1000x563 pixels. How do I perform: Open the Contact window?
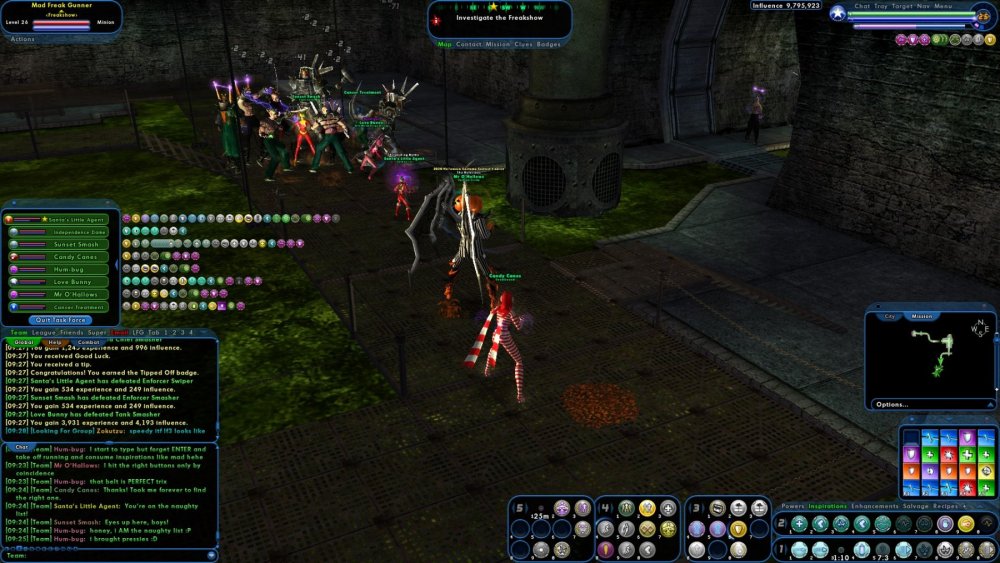pyautogui.click(x=469, y=44)
